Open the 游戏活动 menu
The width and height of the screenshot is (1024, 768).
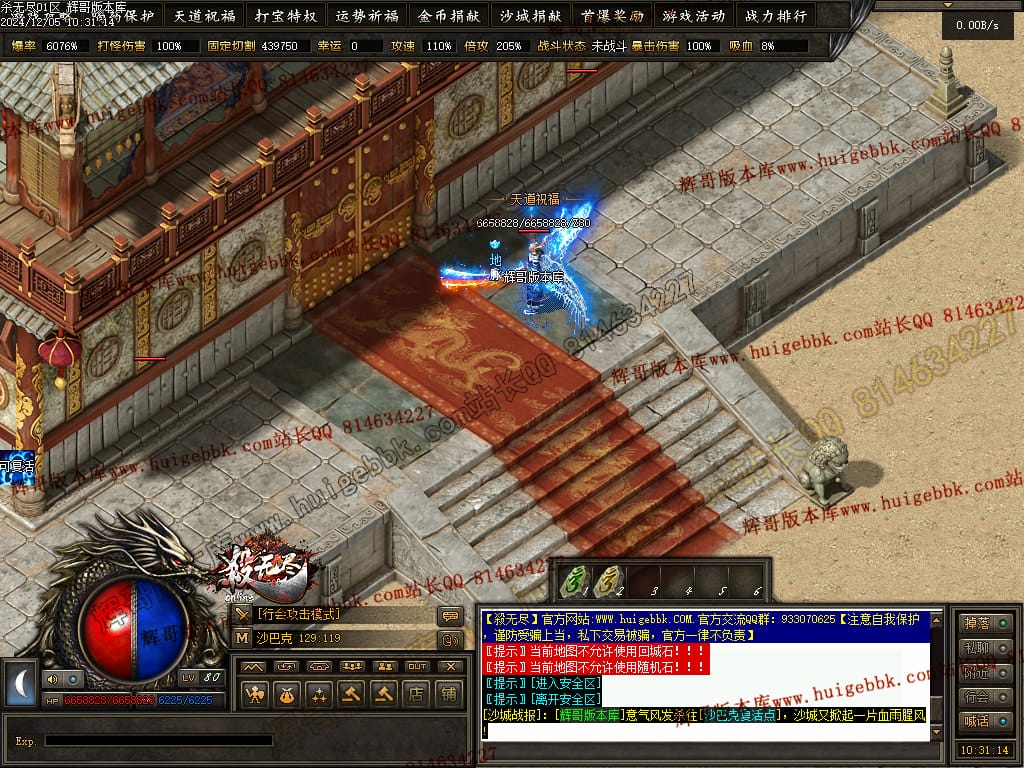click(x=693, y=16)
